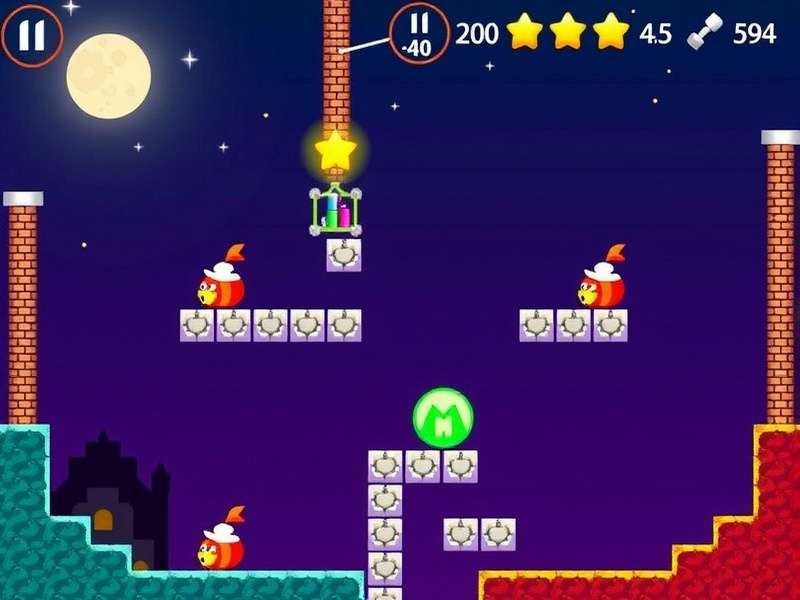Pause the game using the plain pause button
This screenshot has height=600, width=800.
[31, 35]
